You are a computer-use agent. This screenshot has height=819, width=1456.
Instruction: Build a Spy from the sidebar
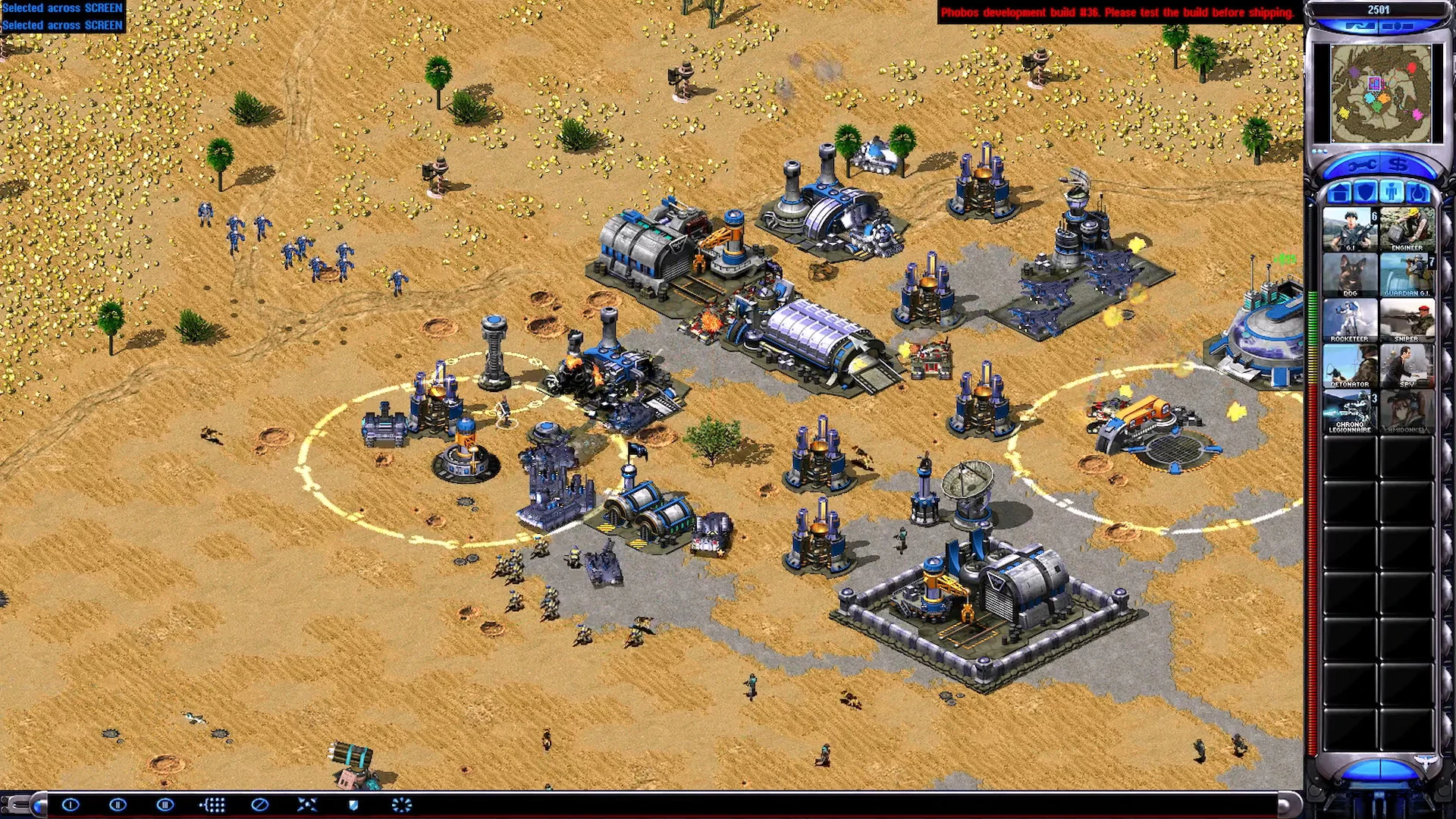(x=1407, y=366)
